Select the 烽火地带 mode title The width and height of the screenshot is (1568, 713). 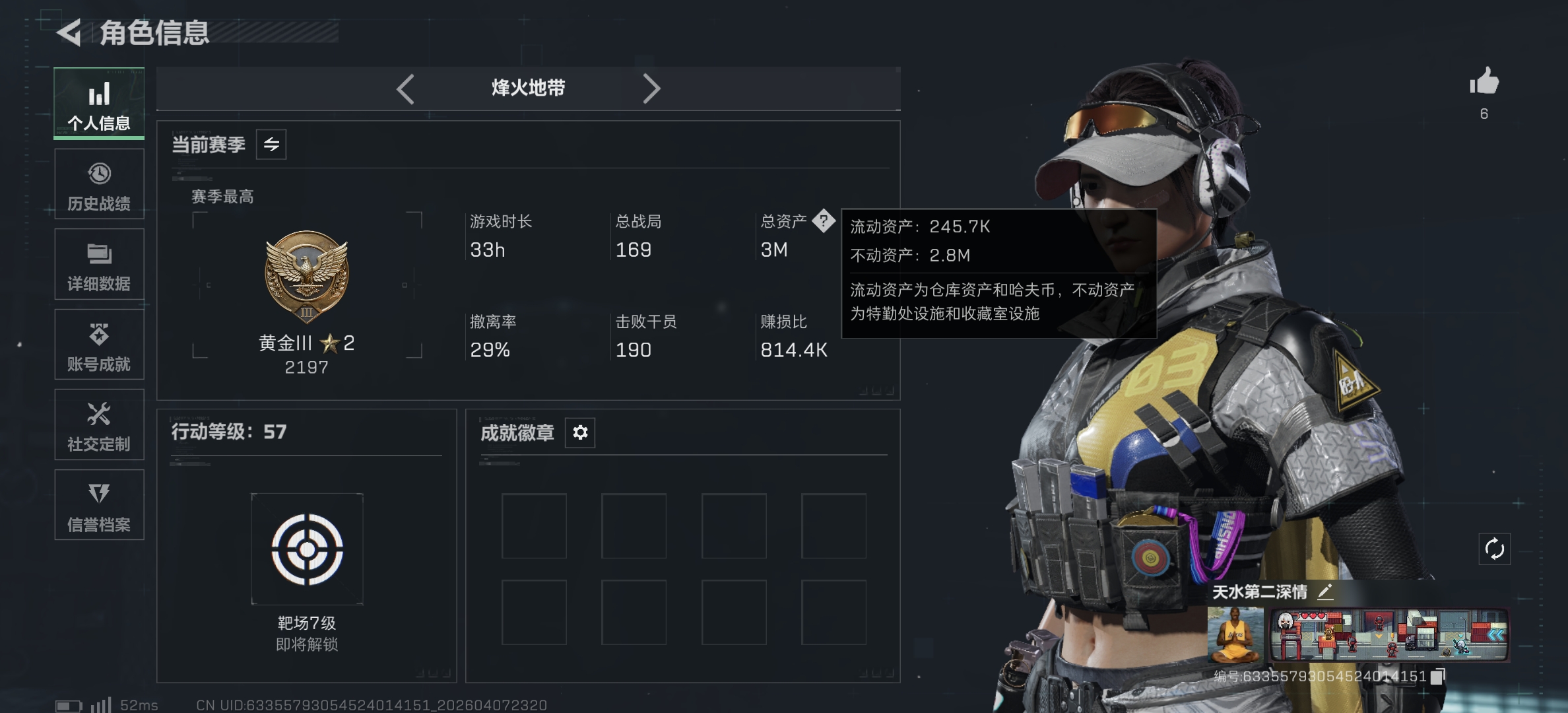tap(528, 88)
